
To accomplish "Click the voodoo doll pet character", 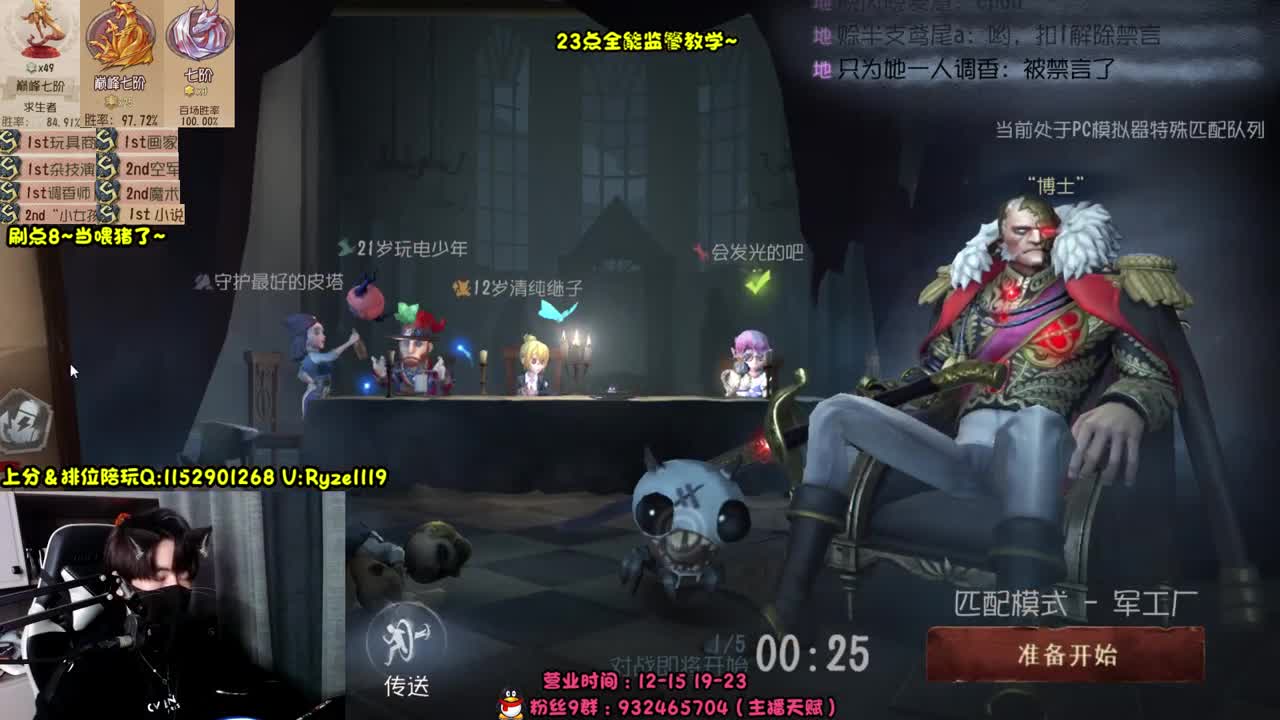I will coord(685,520).
